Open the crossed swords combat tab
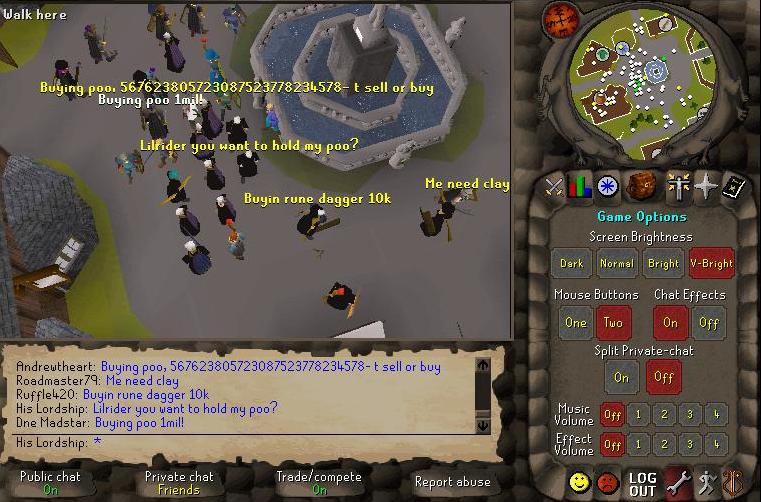The width and height of the screenshot is (761, 502). pyautogui.click(x=553, y=186)
